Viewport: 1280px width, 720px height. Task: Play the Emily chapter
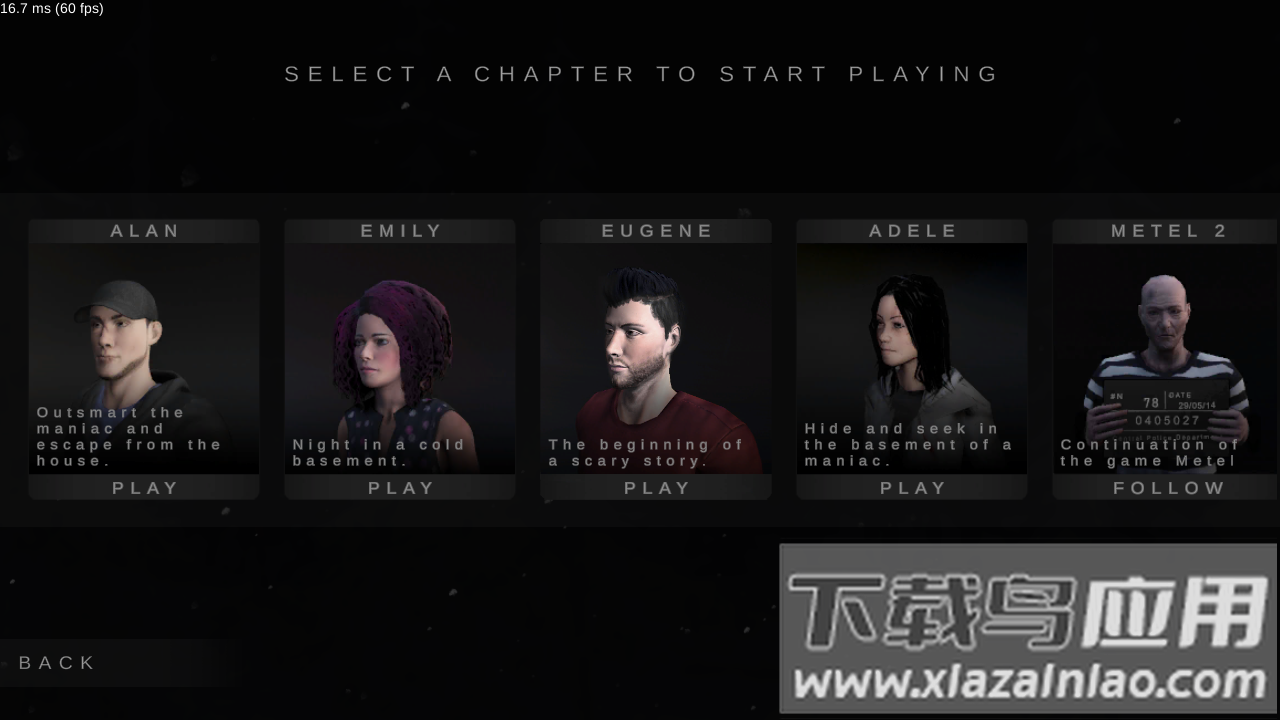[x=400, y=488]
